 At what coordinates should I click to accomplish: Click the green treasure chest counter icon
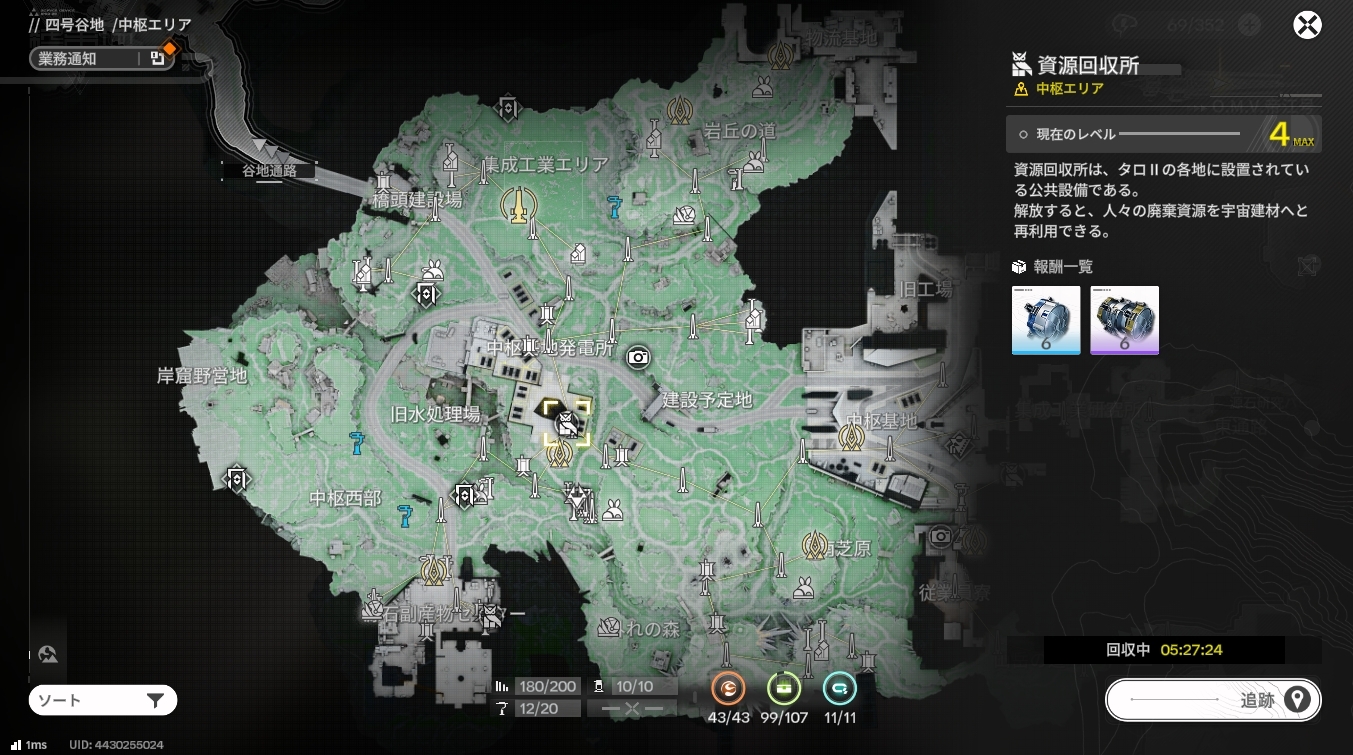[785, 689]
